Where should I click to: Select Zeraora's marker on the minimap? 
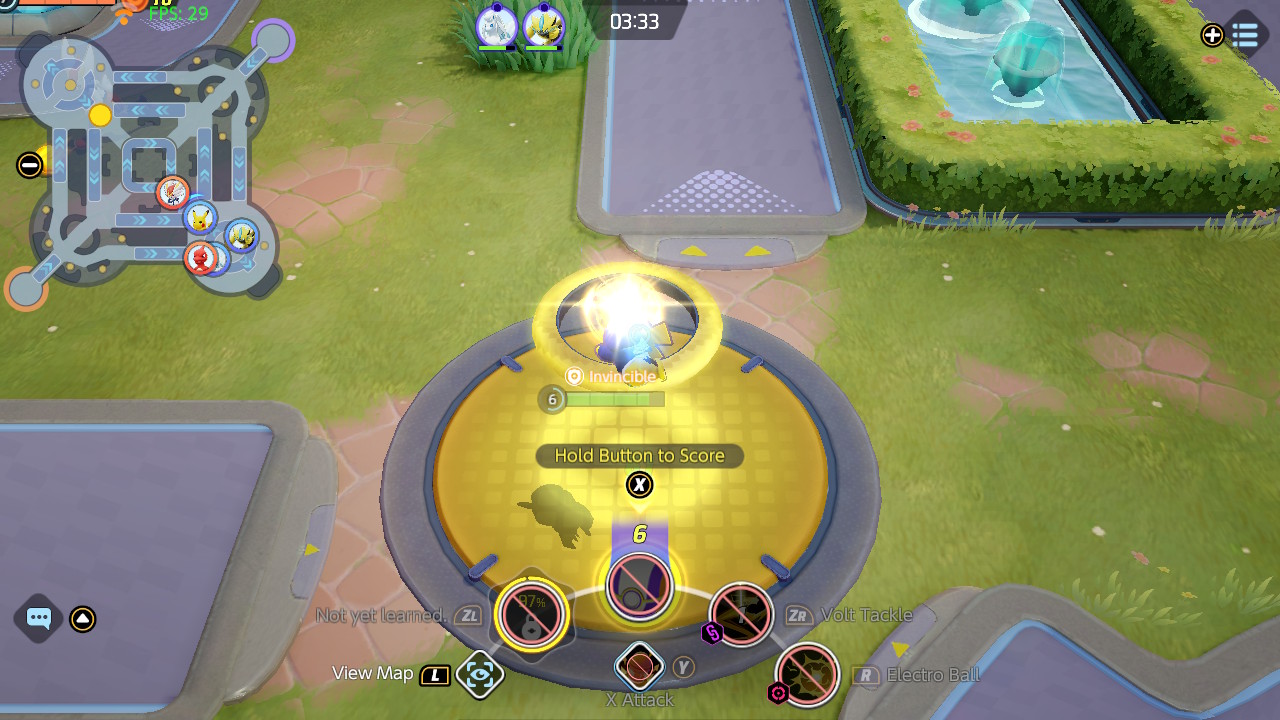coord(241,236)
